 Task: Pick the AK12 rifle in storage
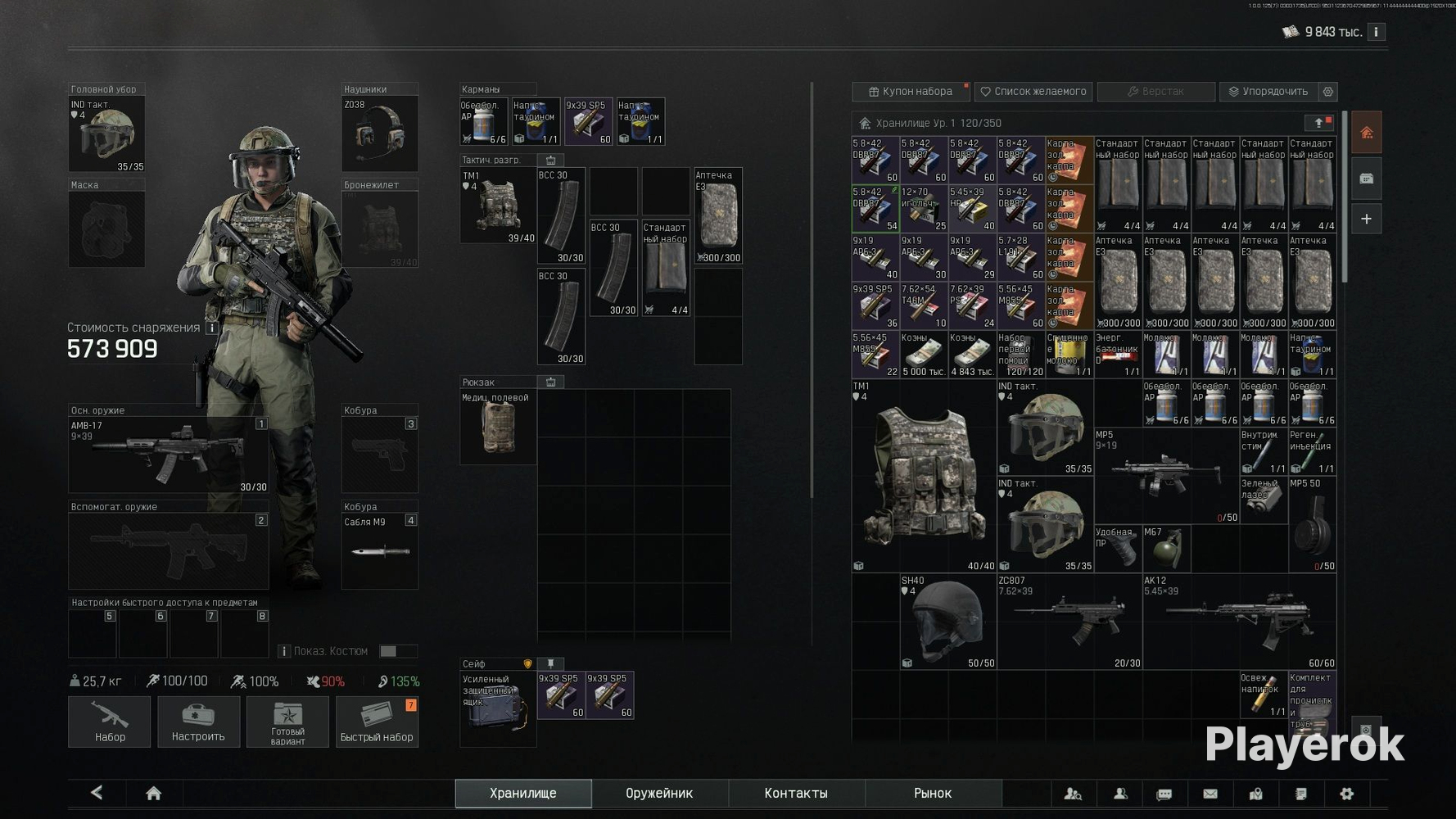pyautogui.click(x=1239, y=622)
